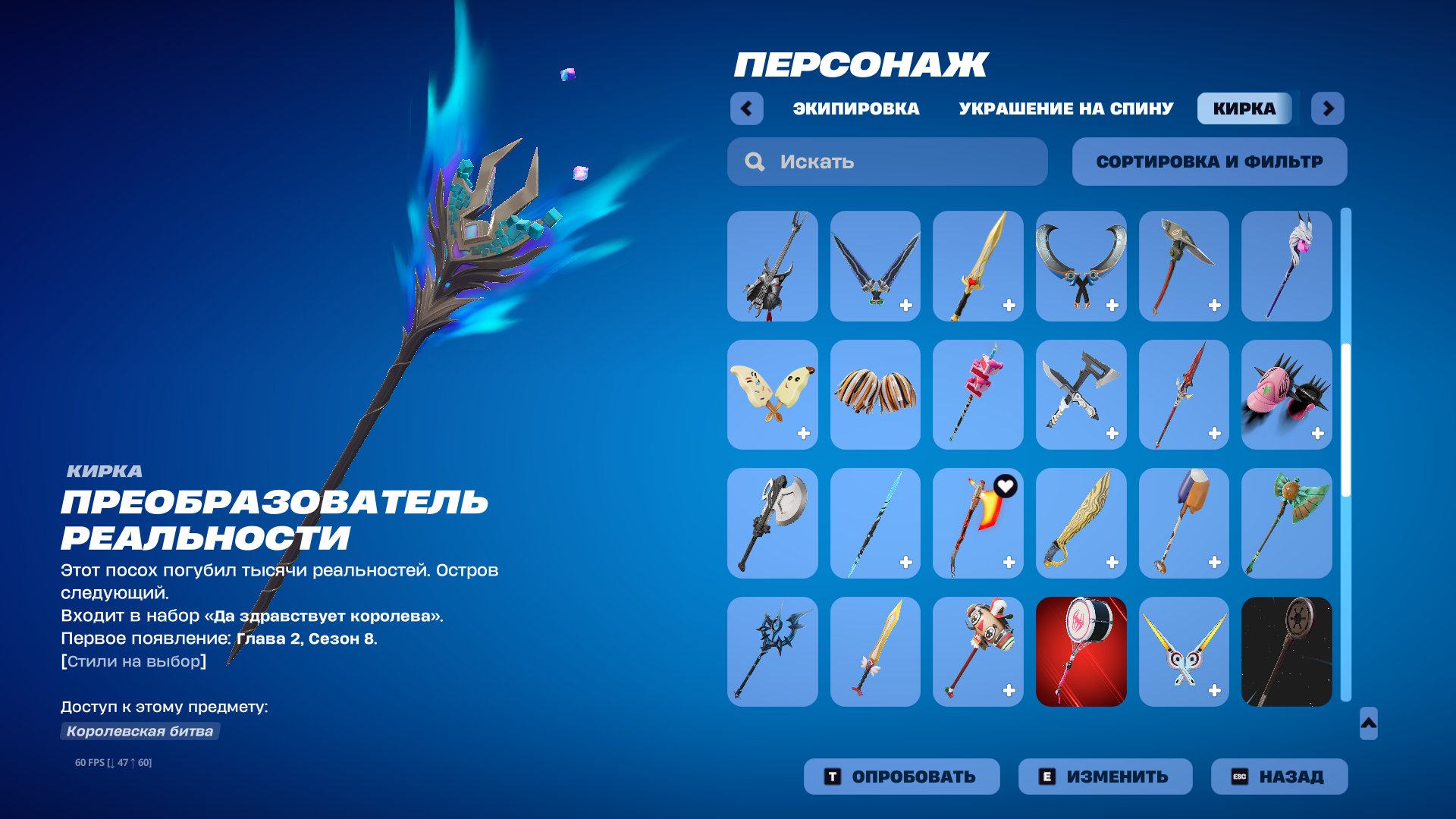This screenshot has width=1456, height=819.
Task: Select the Кирка tab
Action: [x=1244, y=108]
